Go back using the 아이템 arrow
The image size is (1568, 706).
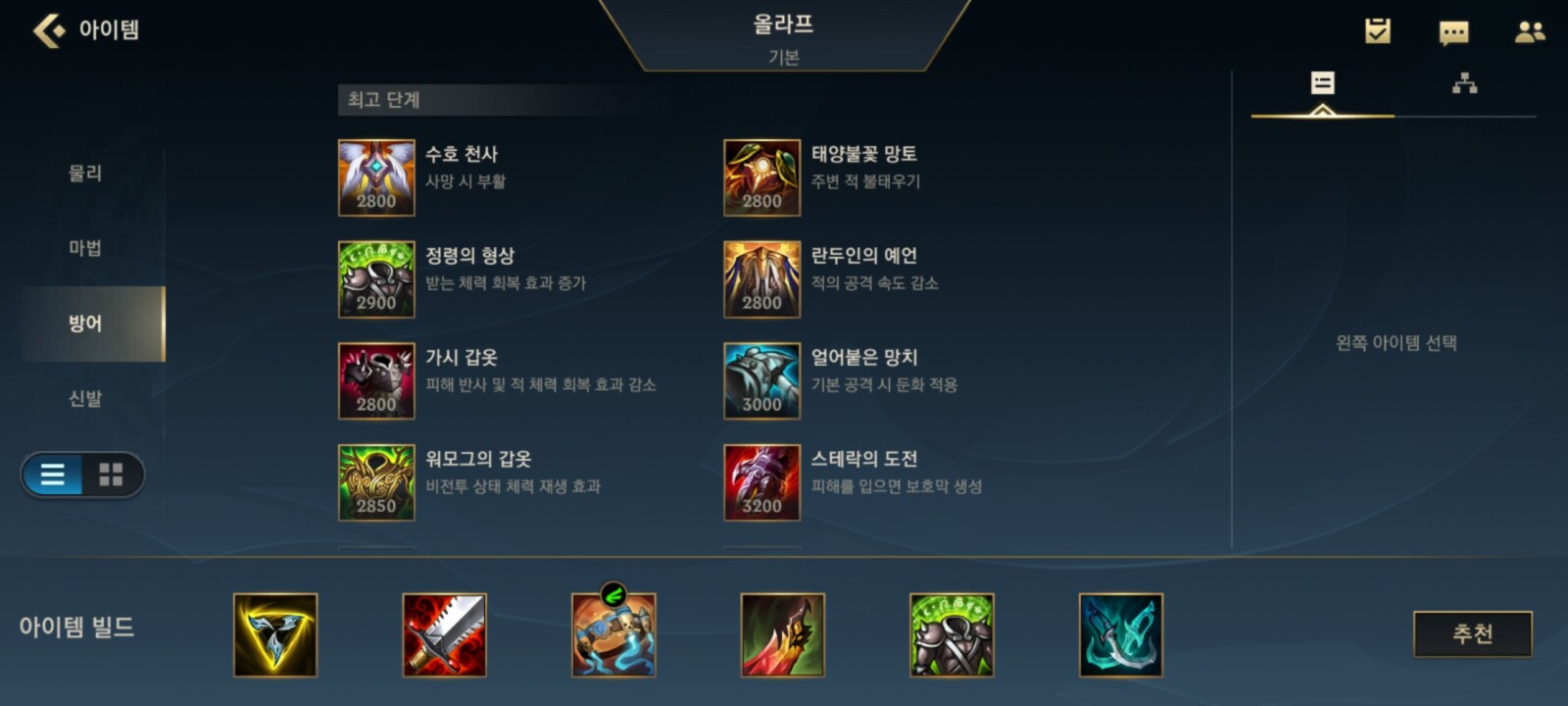[x=49, y=30]
